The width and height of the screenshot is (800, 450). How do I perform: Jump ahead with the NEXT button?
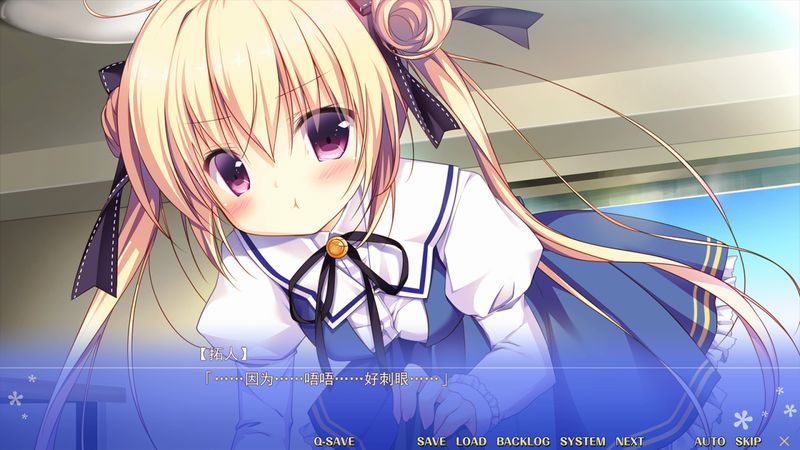pos(629,441)
